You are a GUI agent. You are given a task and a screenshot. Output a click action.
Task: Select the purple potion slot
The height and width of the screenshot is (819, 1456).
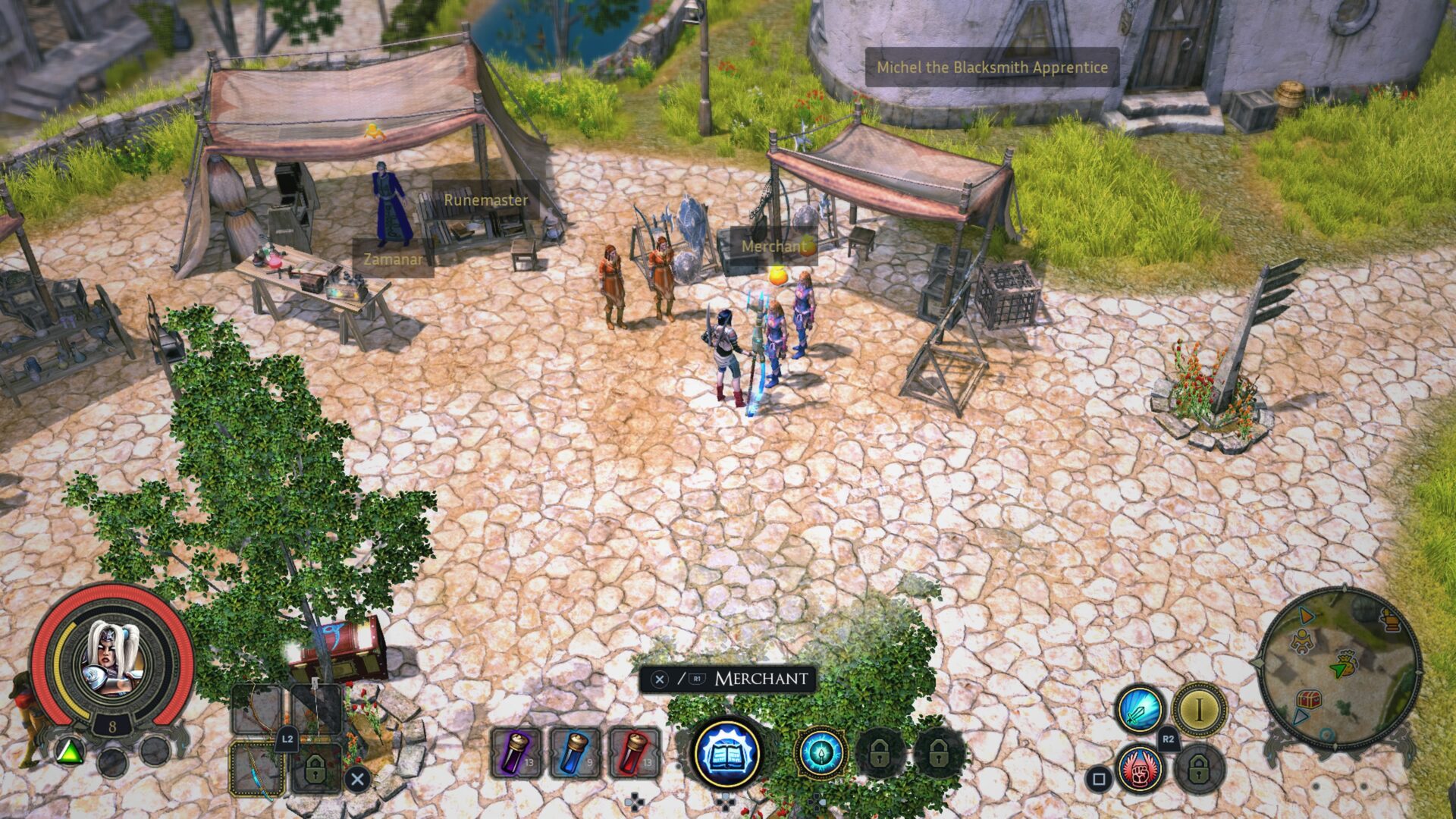516,752
